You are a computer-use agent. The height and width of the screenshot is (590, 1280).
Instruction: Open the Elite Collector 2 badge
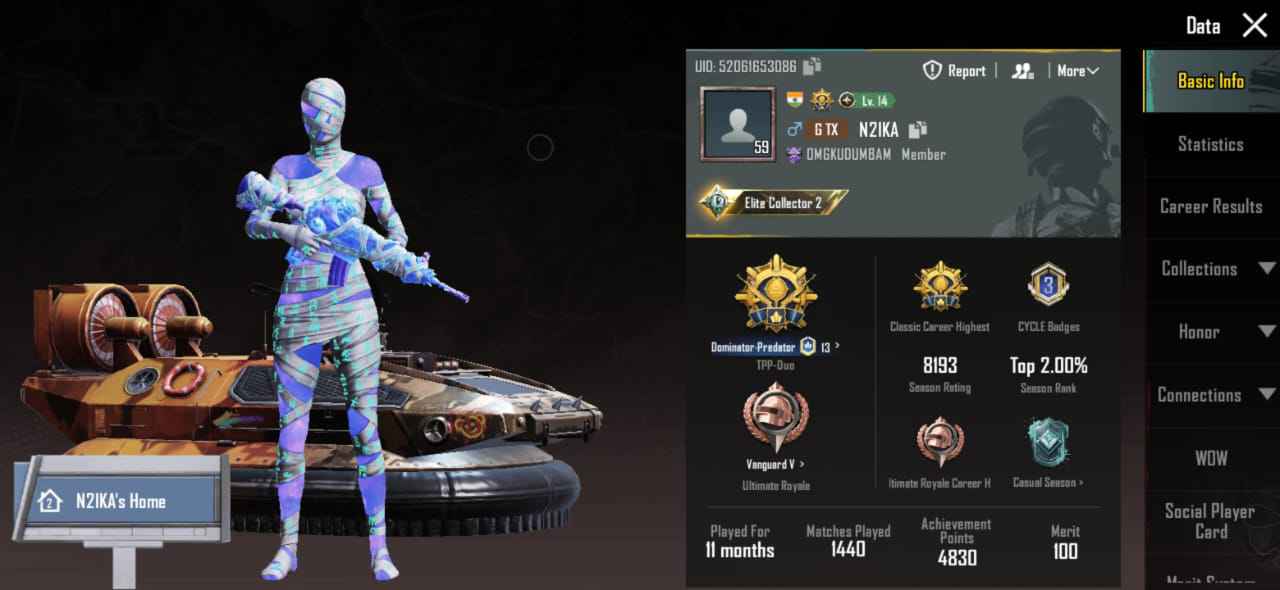[x=773, y=203]
